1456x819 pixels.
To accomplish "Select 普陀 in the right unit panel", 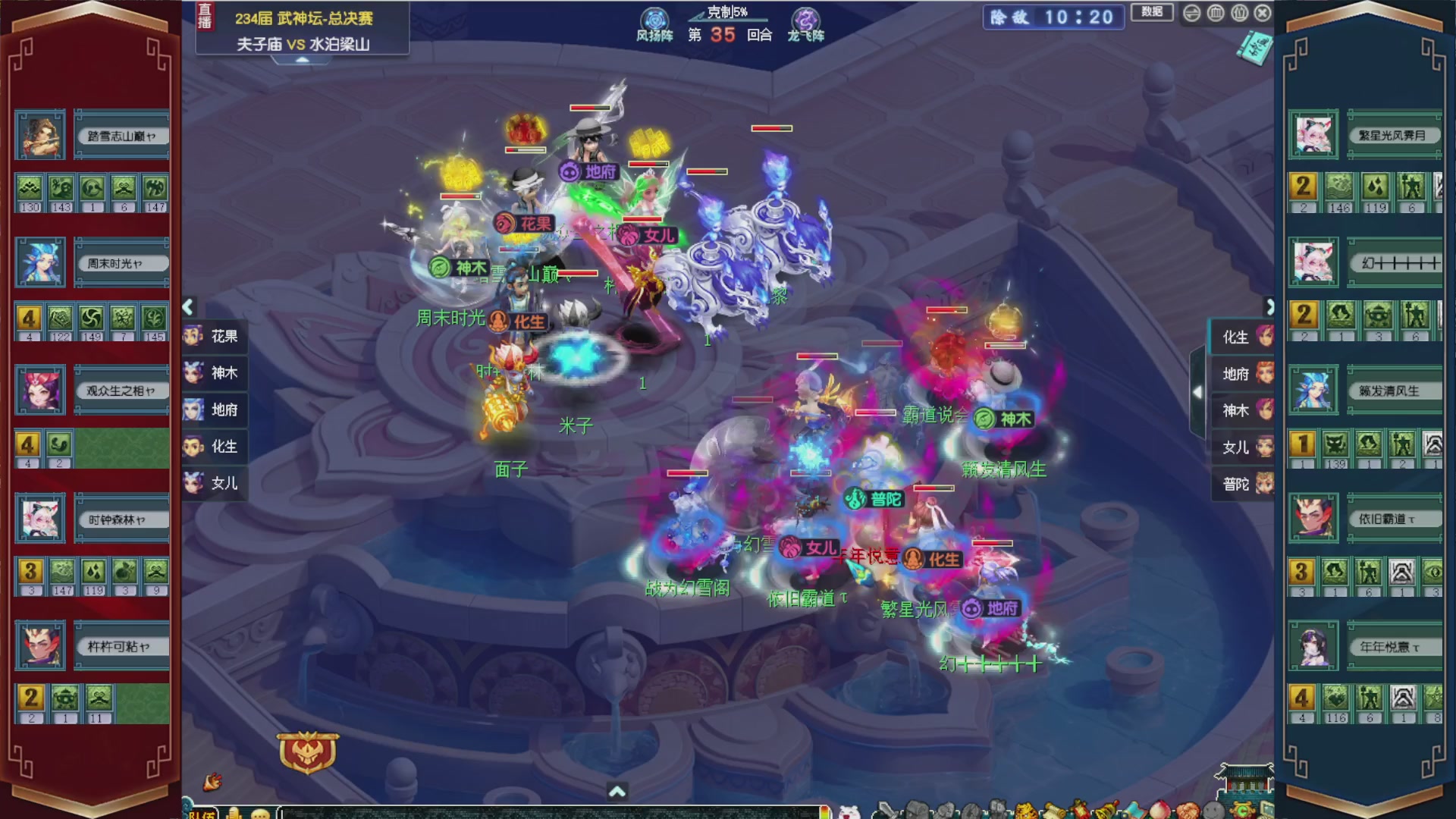I will coord(1242,483).
